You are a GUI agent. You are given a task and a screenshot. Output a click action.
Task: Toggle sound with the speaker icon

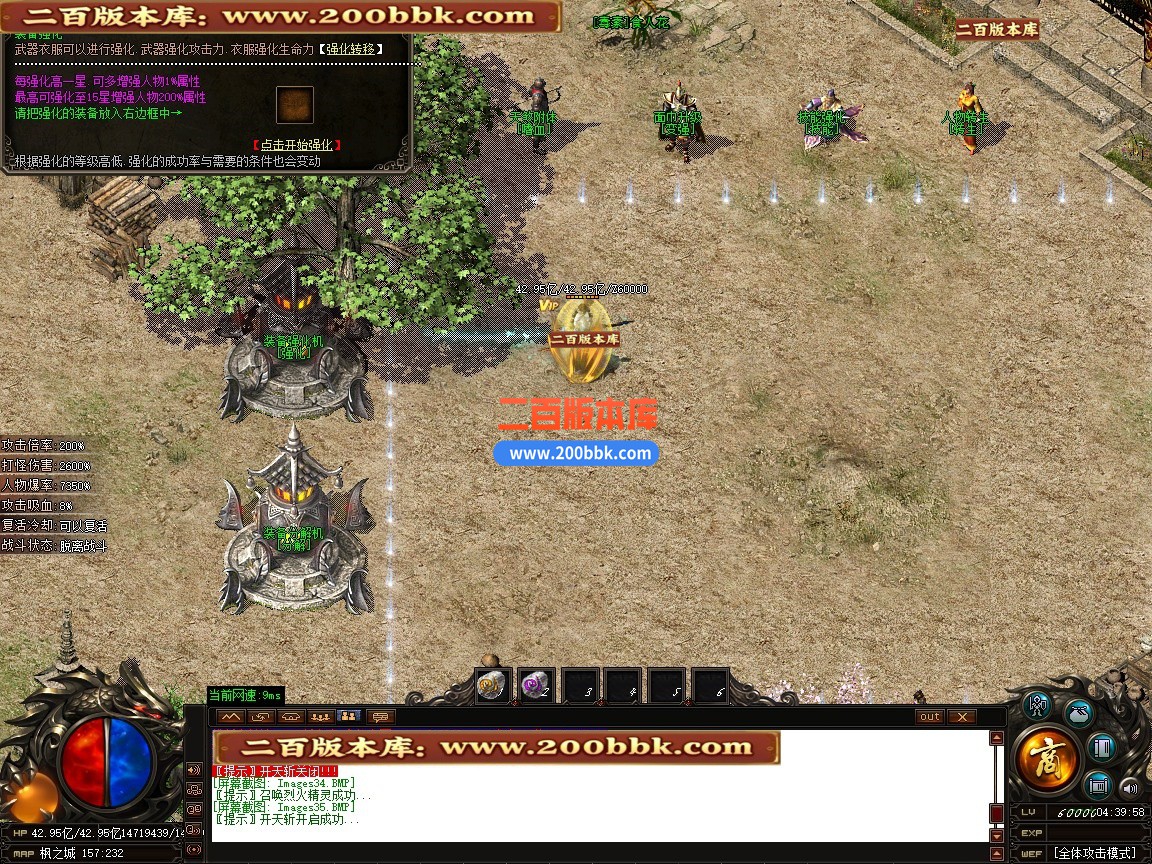(1129, 786)
